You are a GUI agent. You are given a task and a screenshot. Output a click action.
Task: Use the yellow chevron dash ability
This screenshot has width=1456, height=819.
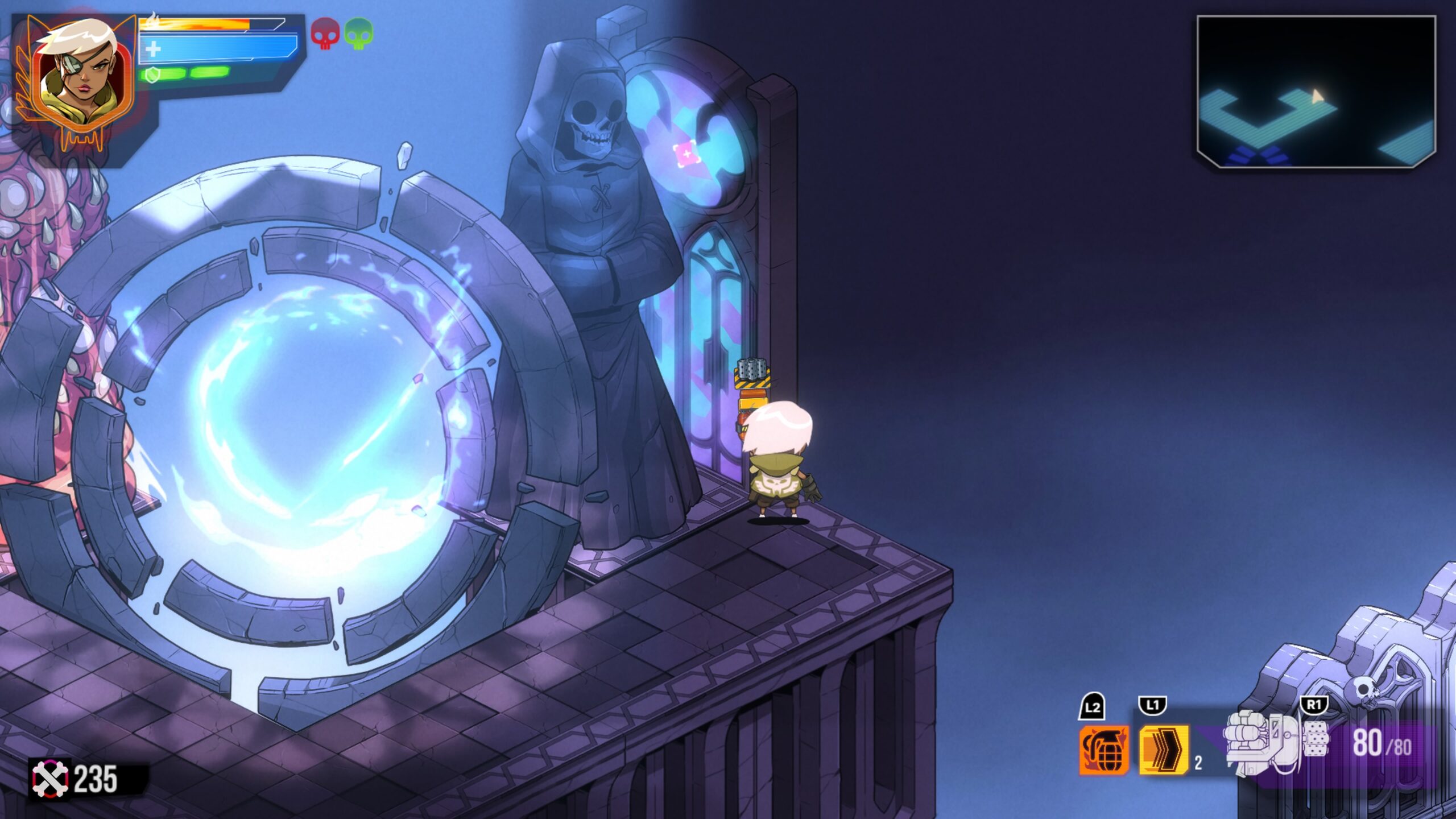[x=1164, y=750]
